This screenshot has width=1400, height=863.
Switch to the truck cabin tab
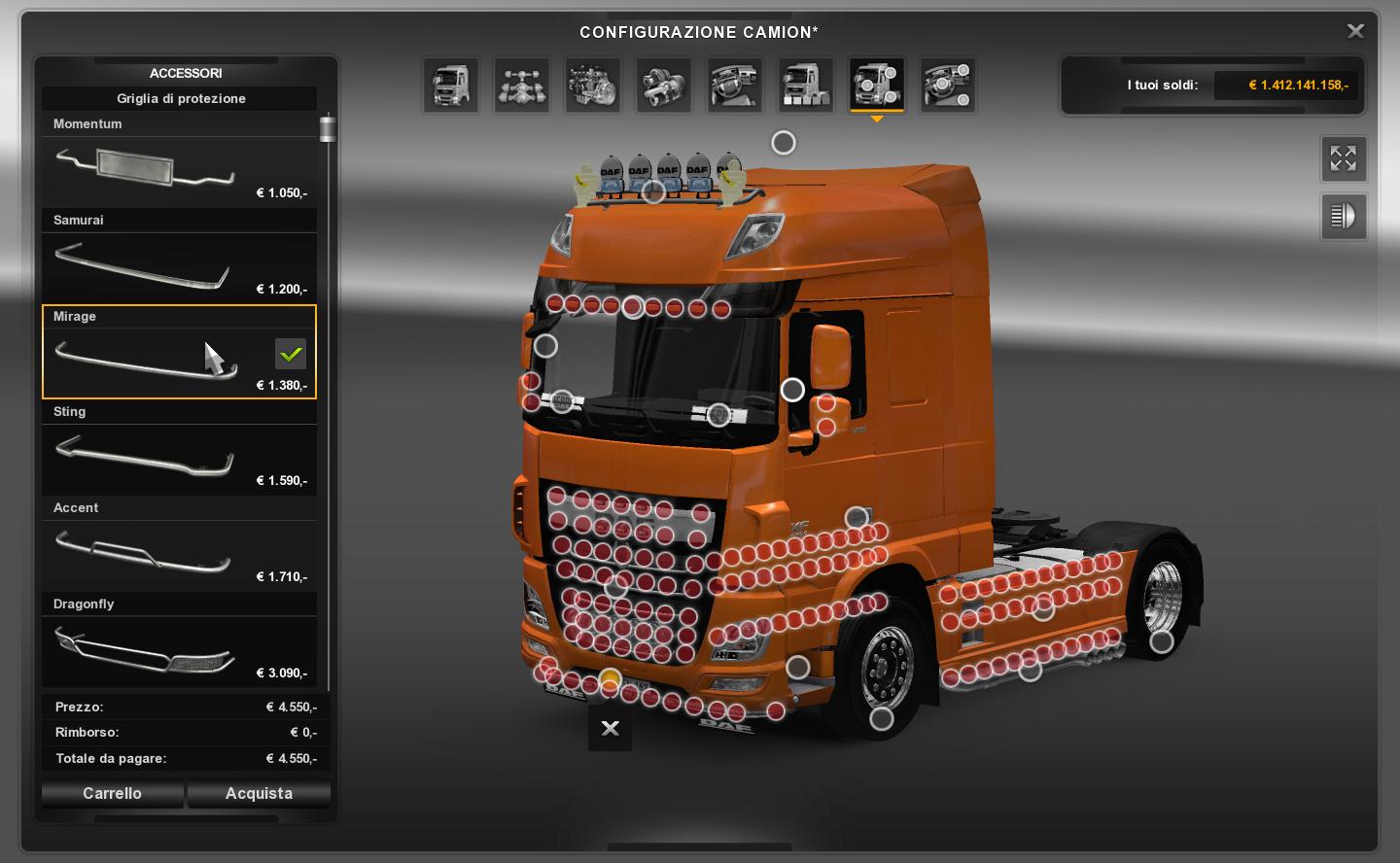pos(450,85)
